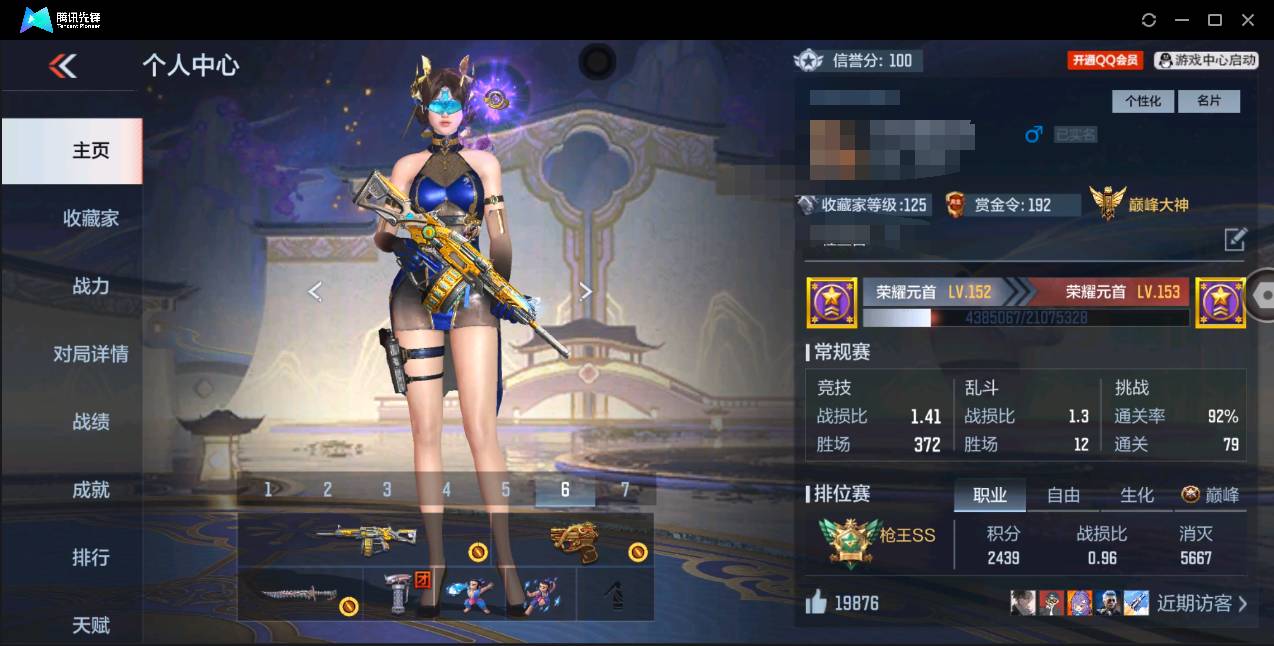Show the 成就 page
Image resolution: width=1274 pixels, height=646 pixels.
(x=90, y=490)
